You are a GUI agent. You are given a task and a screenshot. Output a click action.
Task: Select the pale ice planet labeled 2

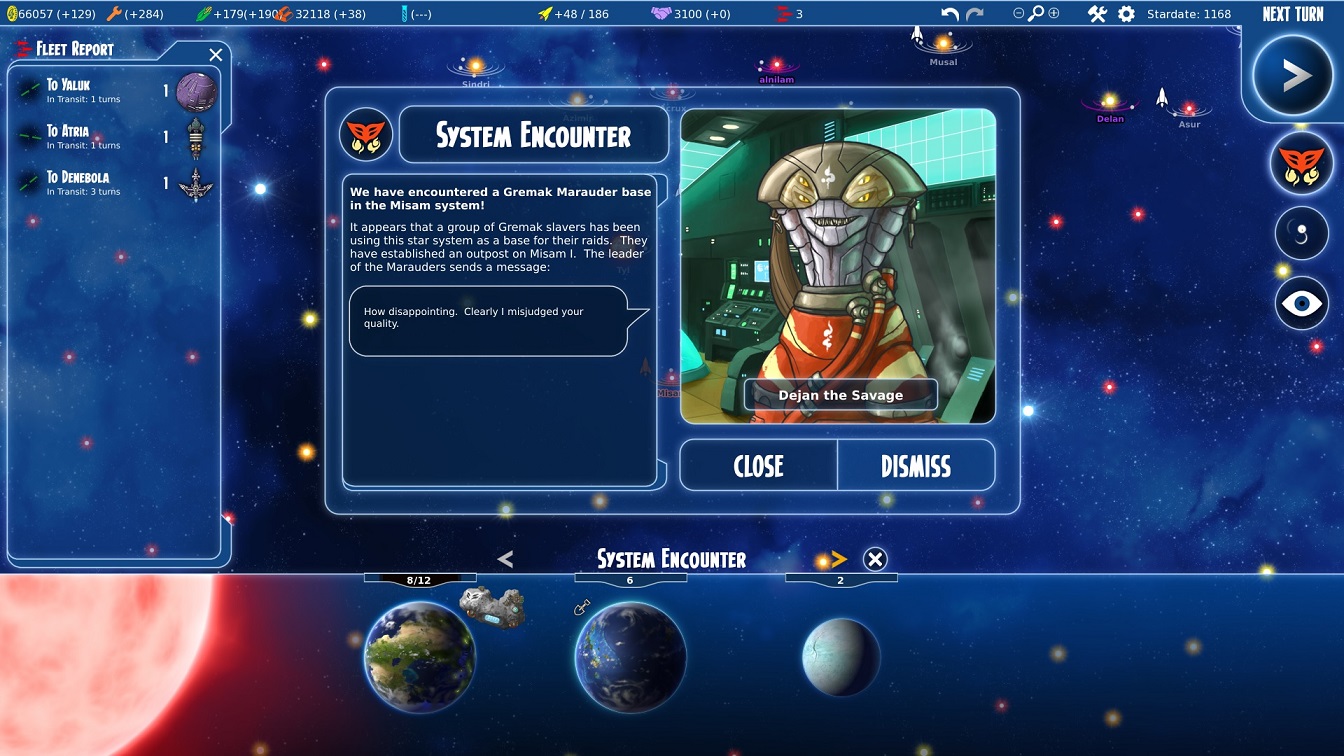tap(841, 656)
